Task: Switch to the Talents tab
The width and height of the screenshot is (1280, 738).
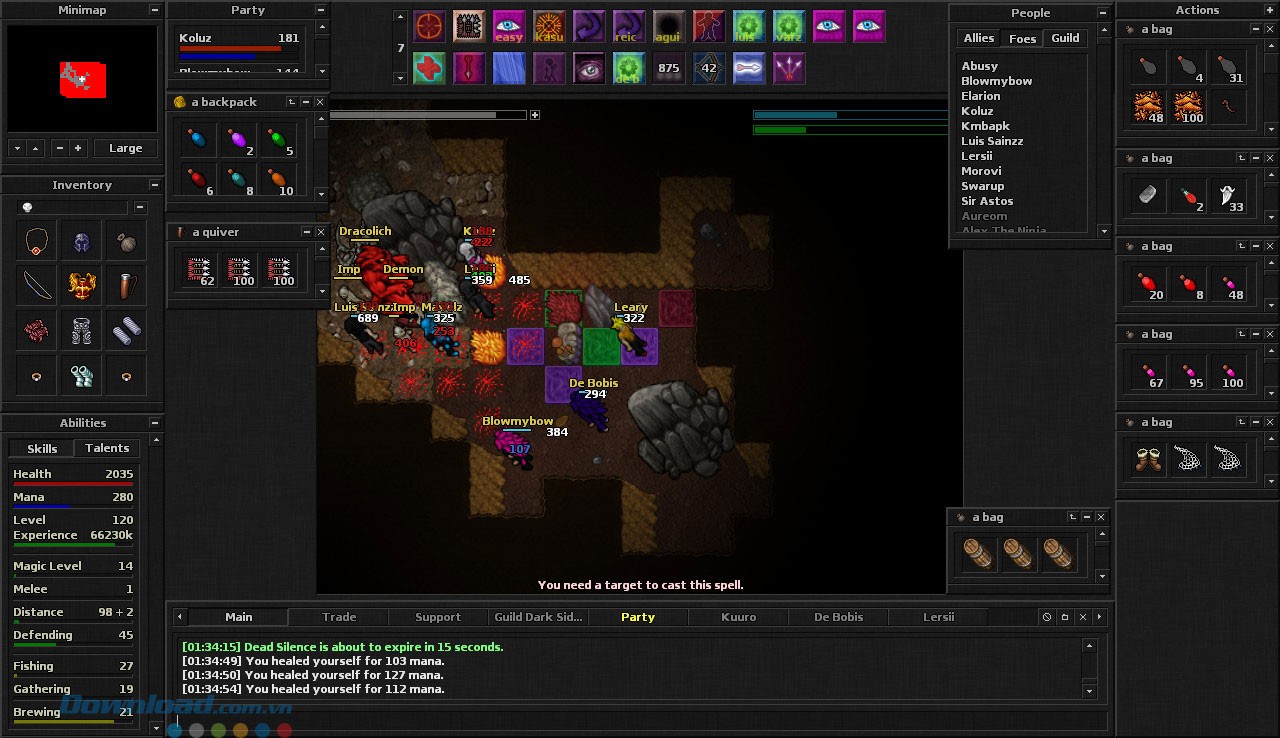Action: [x=107, y=448]
